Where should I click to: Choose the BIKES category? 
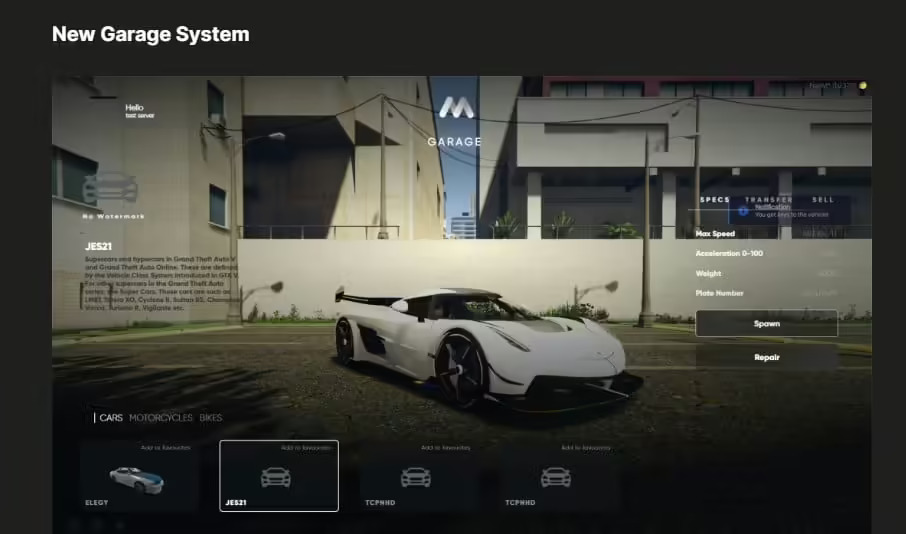211,418
